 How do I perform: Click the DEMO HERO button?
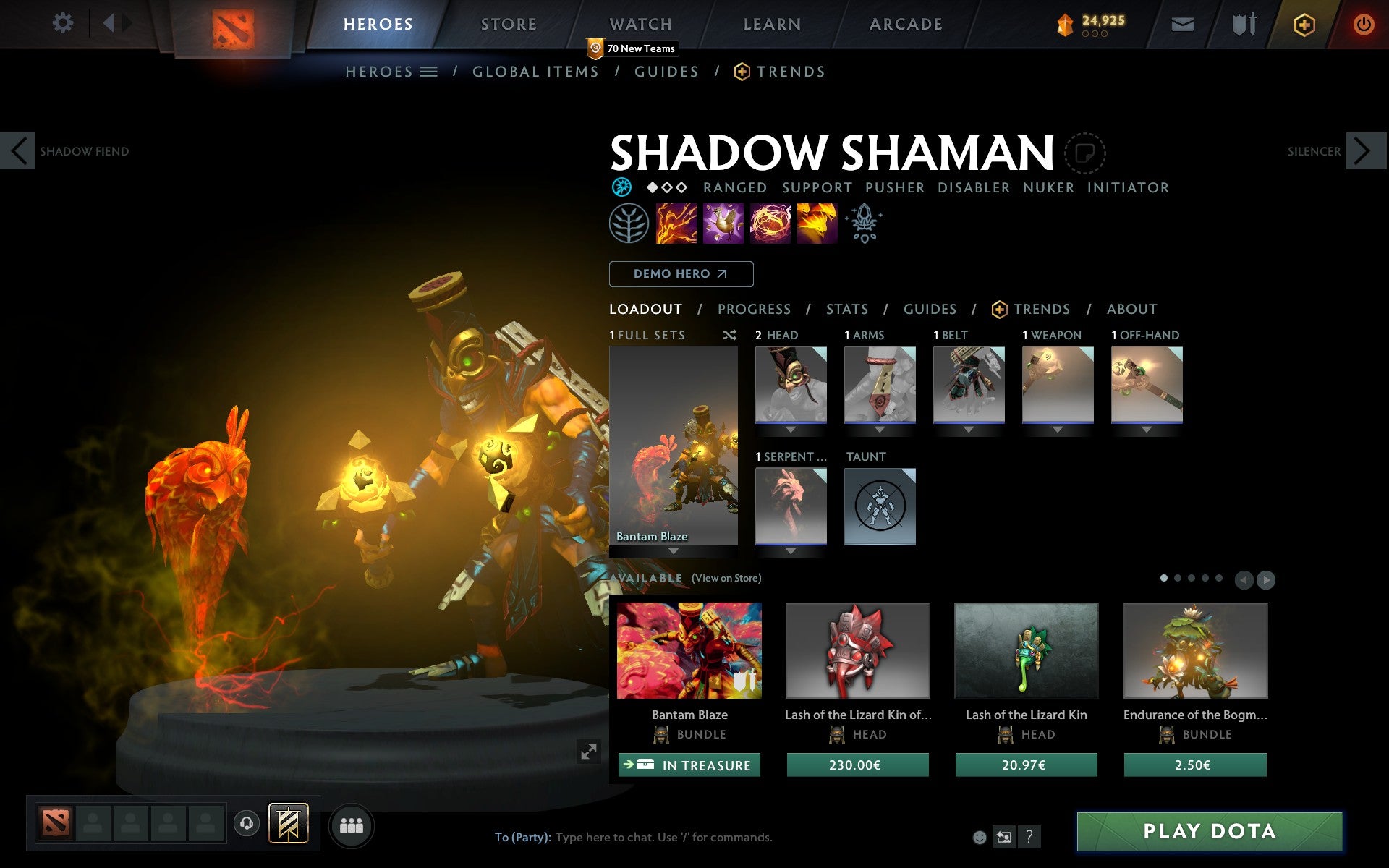tap(681, 274)
